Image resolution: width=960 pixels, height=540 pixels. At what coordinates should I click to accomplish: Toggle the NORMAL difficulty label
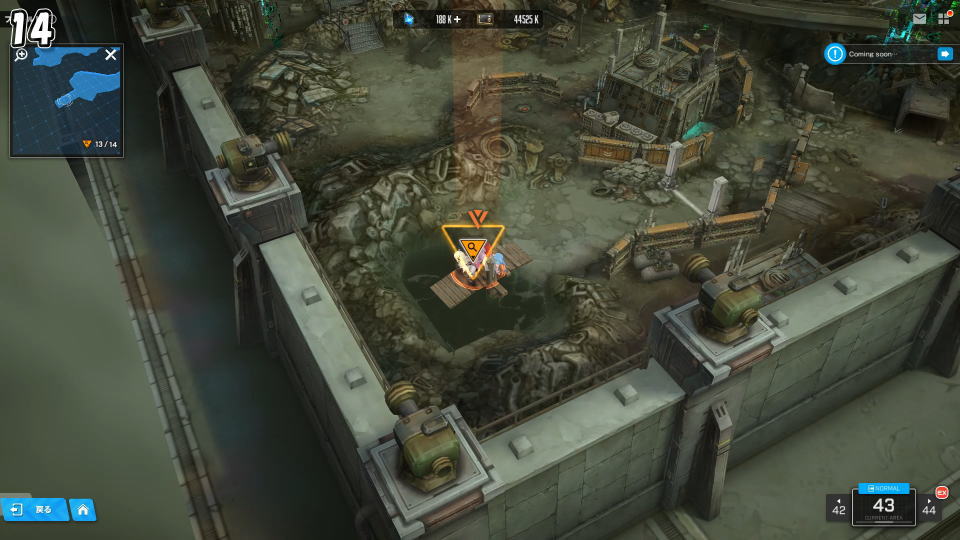tap(884, 488)
